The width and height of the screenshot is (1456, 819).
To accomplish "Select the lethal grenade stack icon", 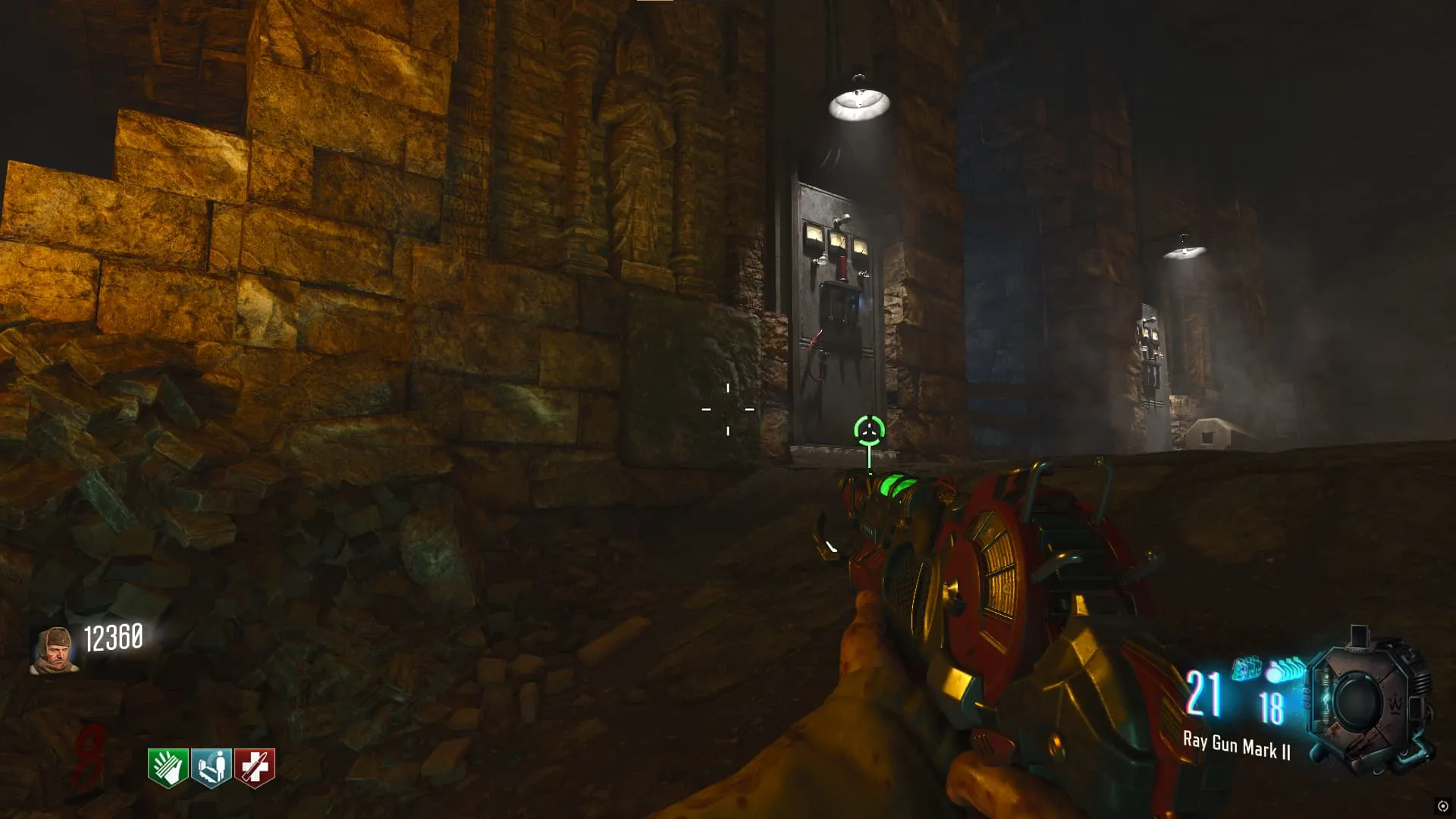I will (1285, 670).
